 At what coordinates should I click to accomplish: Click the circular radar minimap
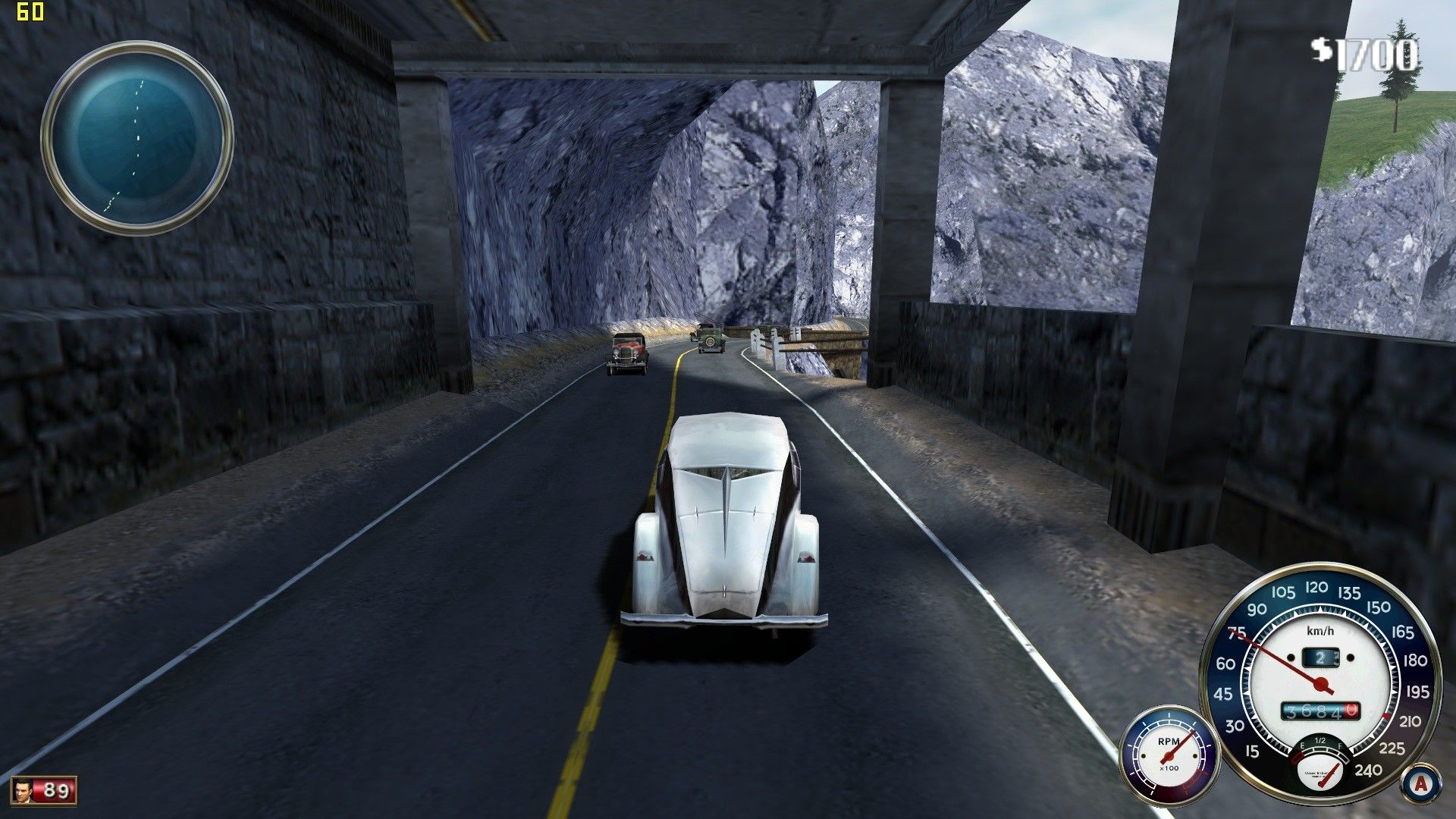click(136, 137)
